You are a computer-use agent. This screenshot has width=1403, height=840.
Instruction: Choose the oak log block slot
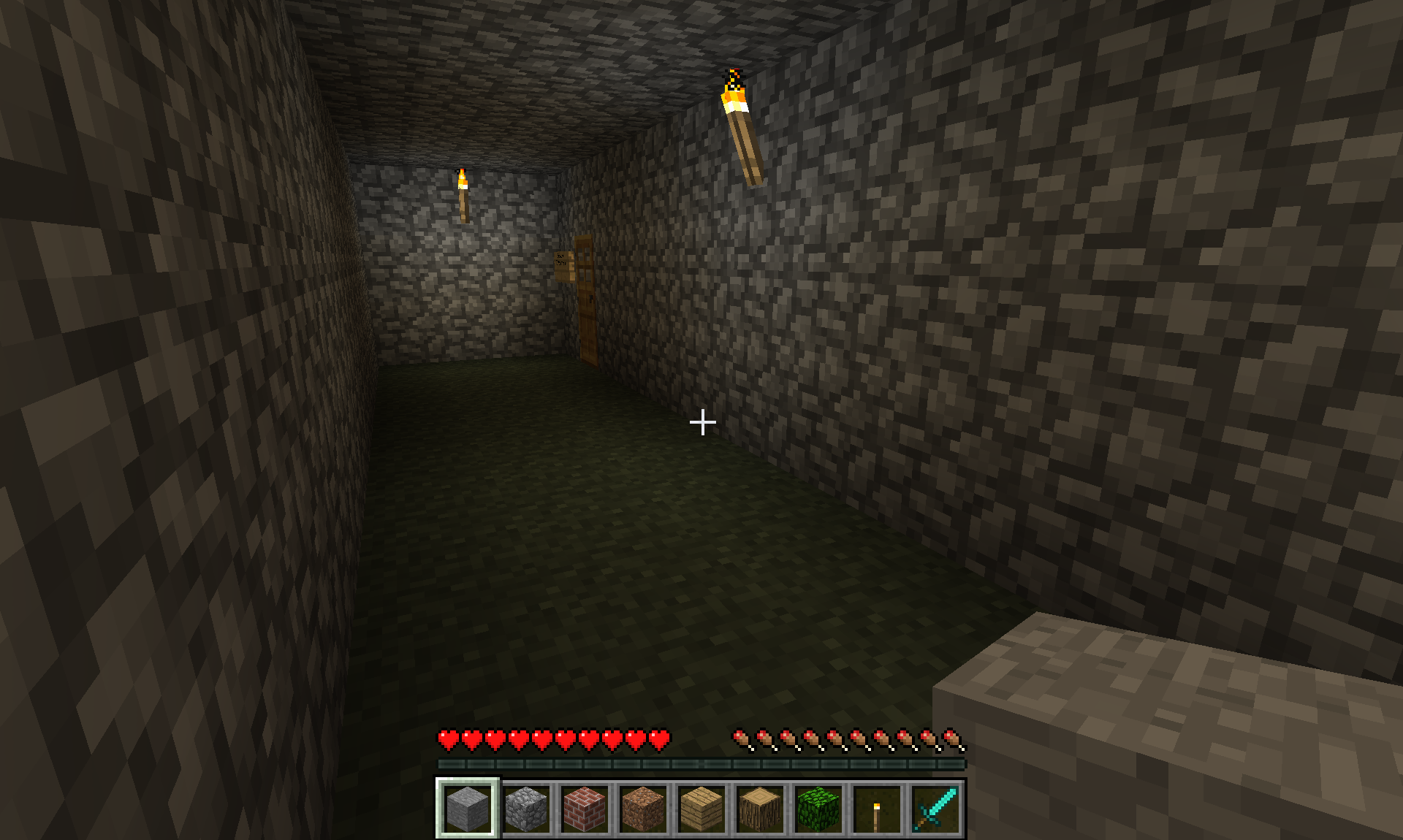click(760, 808)
